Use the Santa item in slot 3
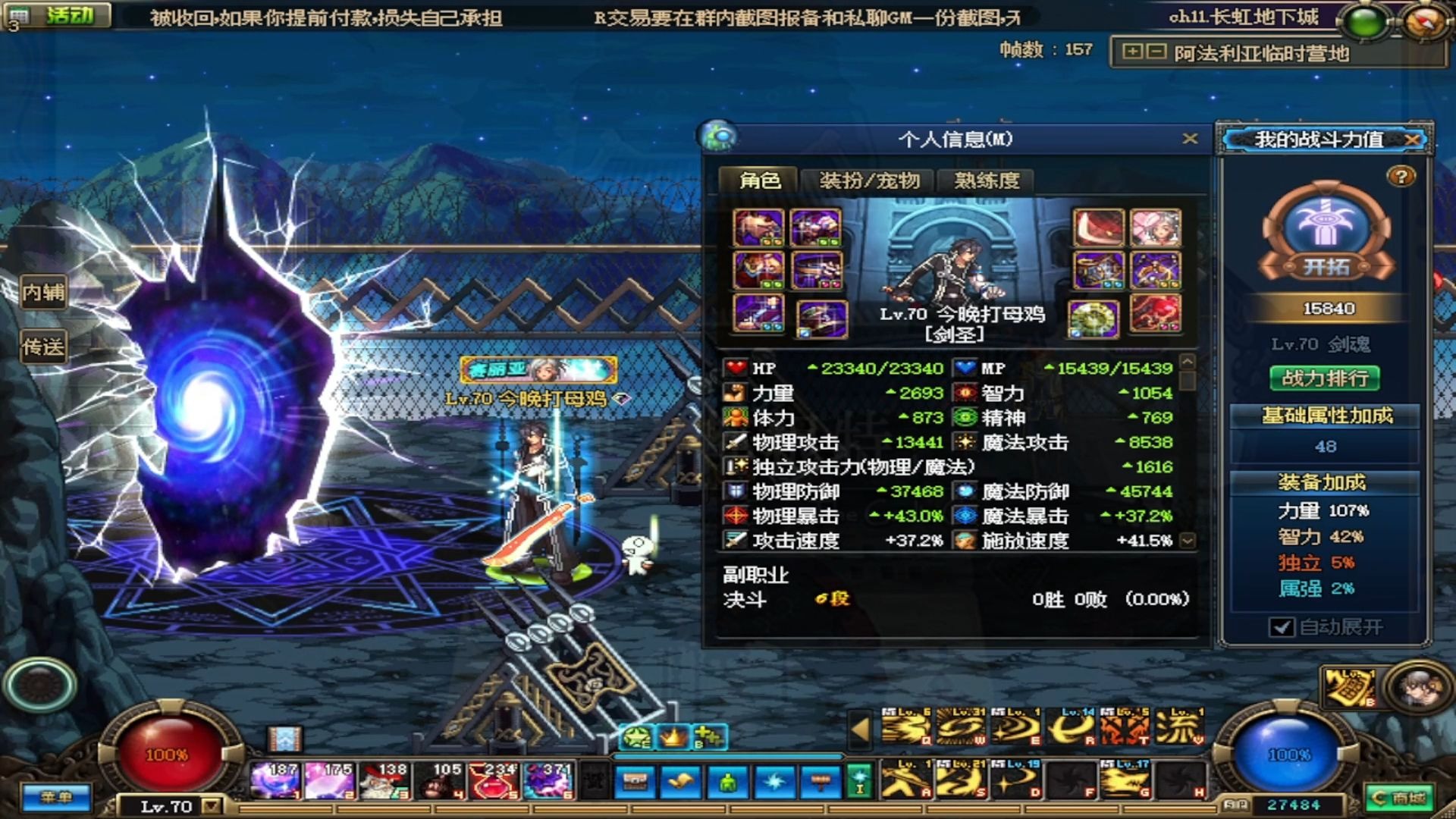 click(x=383, y=780)
